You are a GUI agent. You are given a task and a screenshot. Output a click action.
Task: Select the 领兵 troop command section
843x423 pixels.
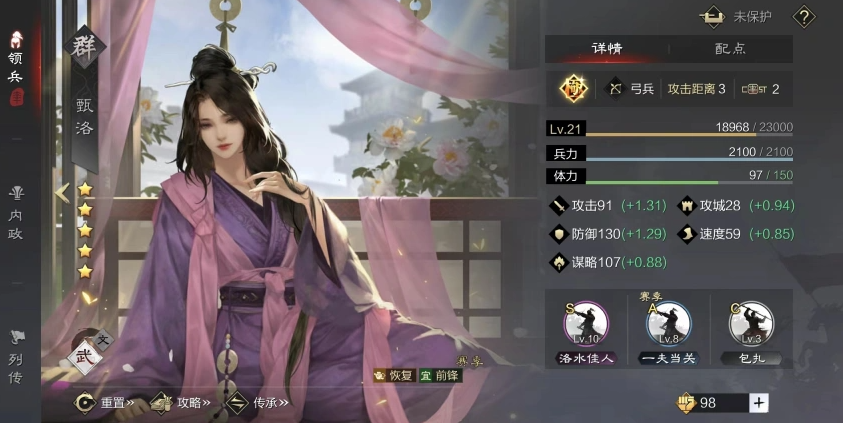(x=17, y=63)
